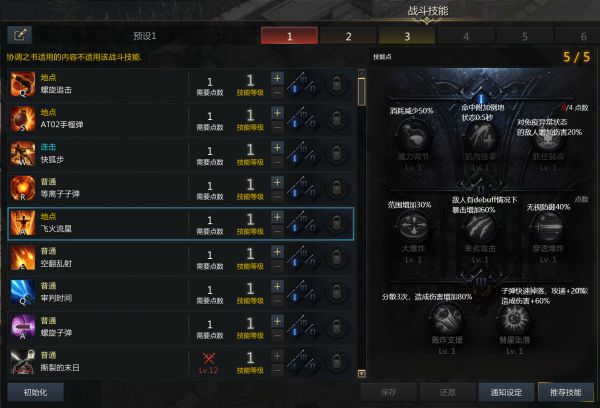Viewport: 600px width, 408px height.
Task: Select the 快狐步 skill icon
Action: click(x=22, y=153)
